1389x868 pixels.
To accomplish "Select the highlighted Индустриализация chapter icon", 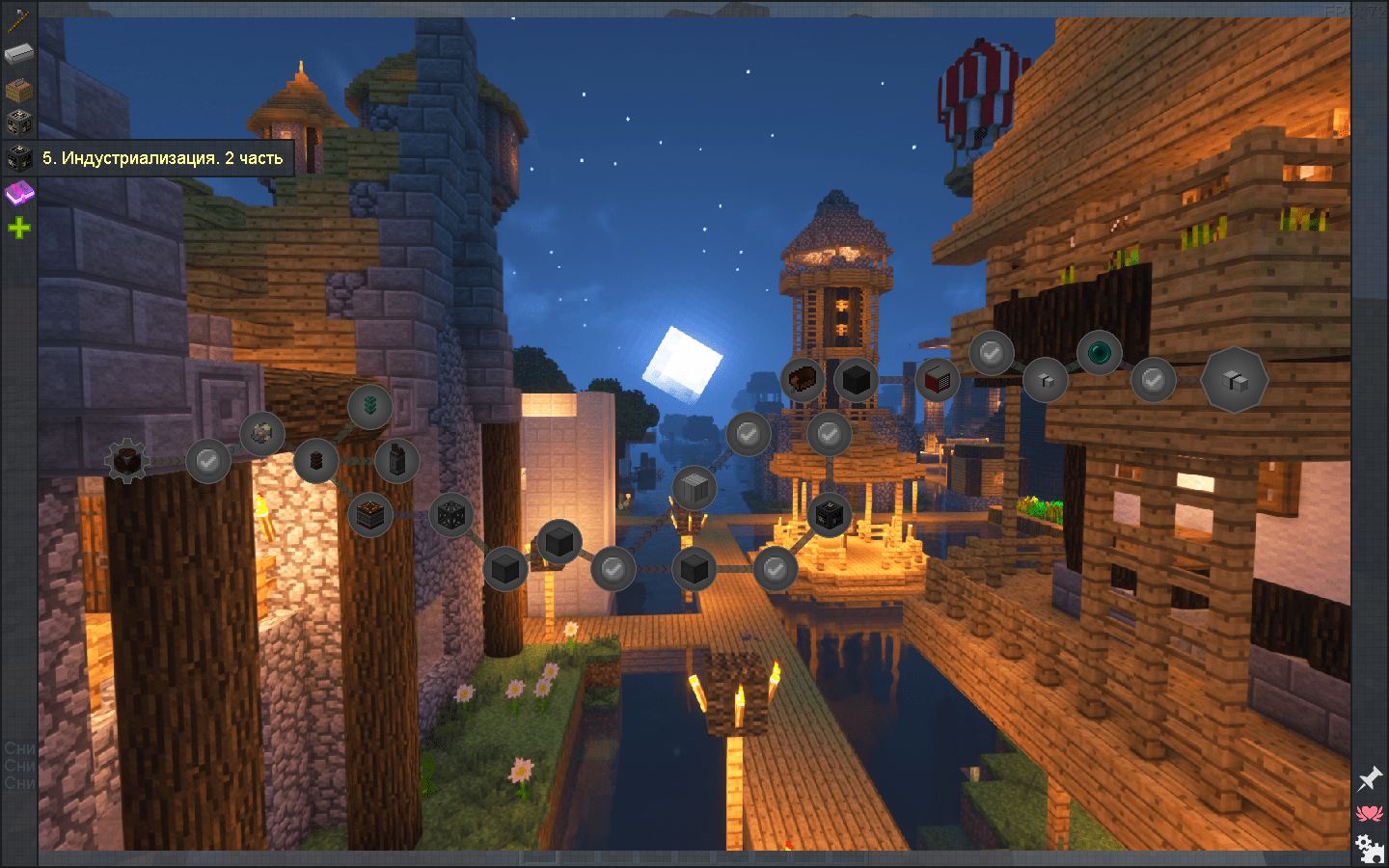I will tap(17, 155).
